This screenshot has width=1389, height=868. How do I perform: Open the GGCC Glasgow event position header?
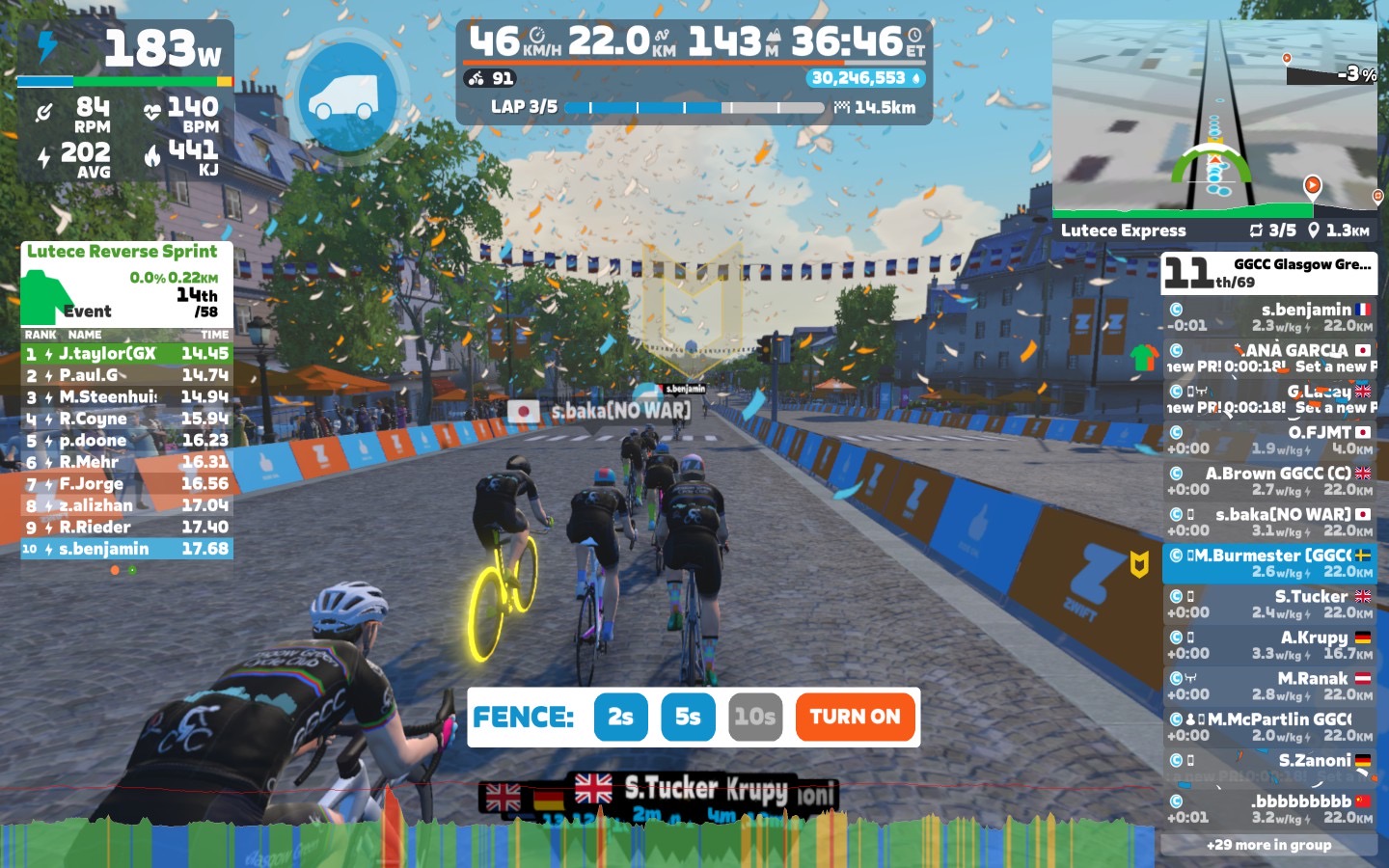click(1268, 273)
